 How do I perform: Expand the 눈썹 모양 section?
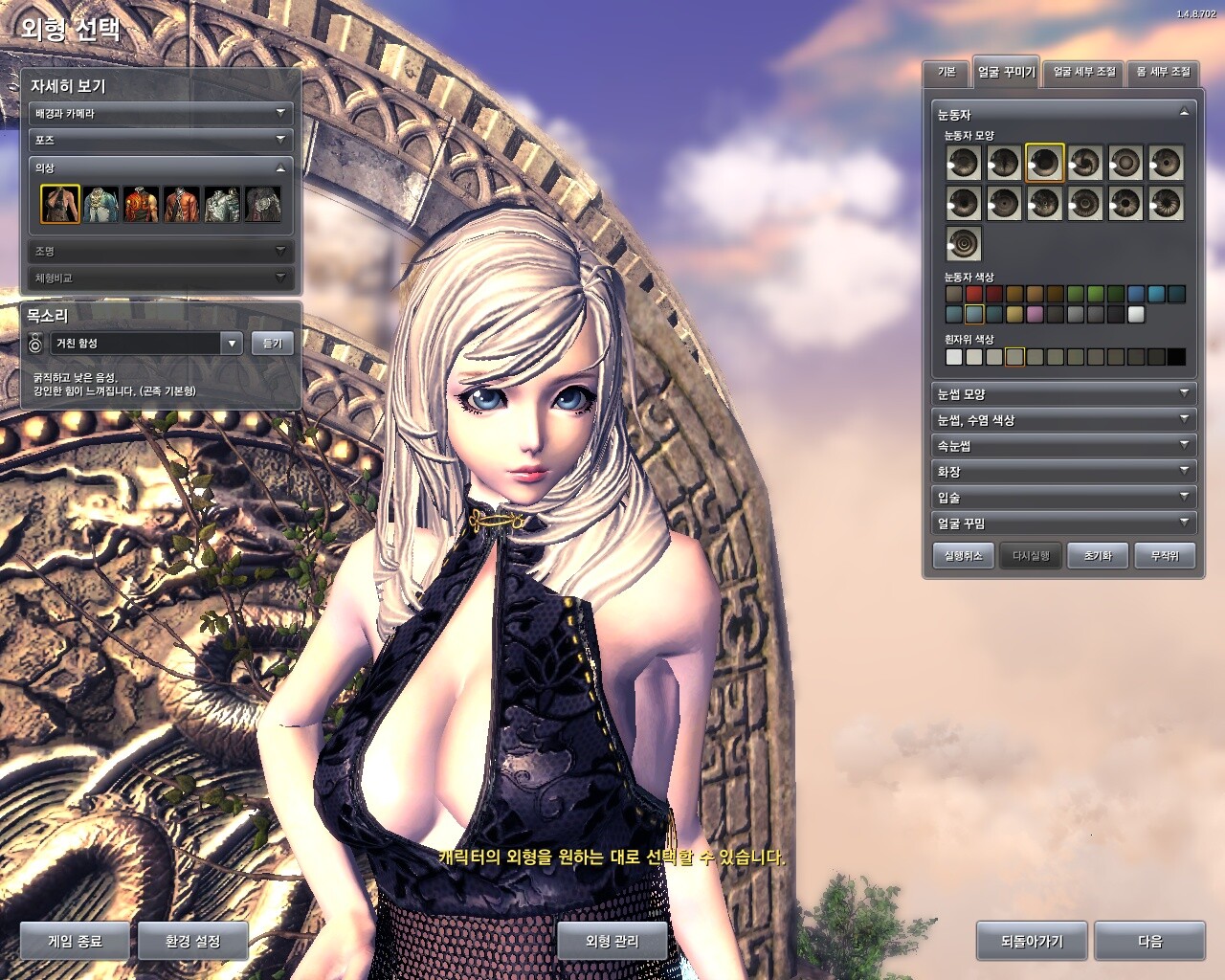(1062, 394)
